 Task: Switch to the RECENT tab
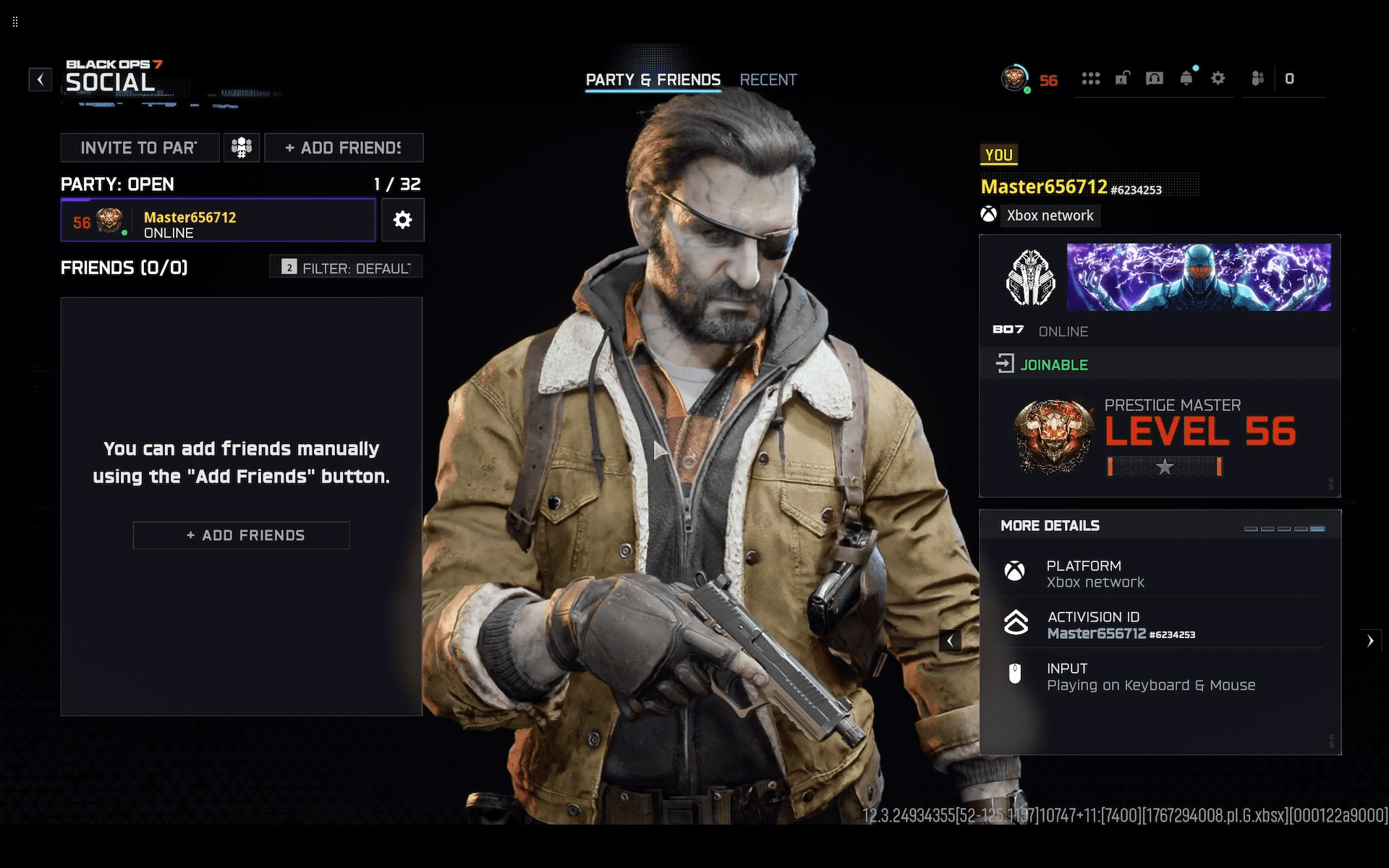point(768,80)
